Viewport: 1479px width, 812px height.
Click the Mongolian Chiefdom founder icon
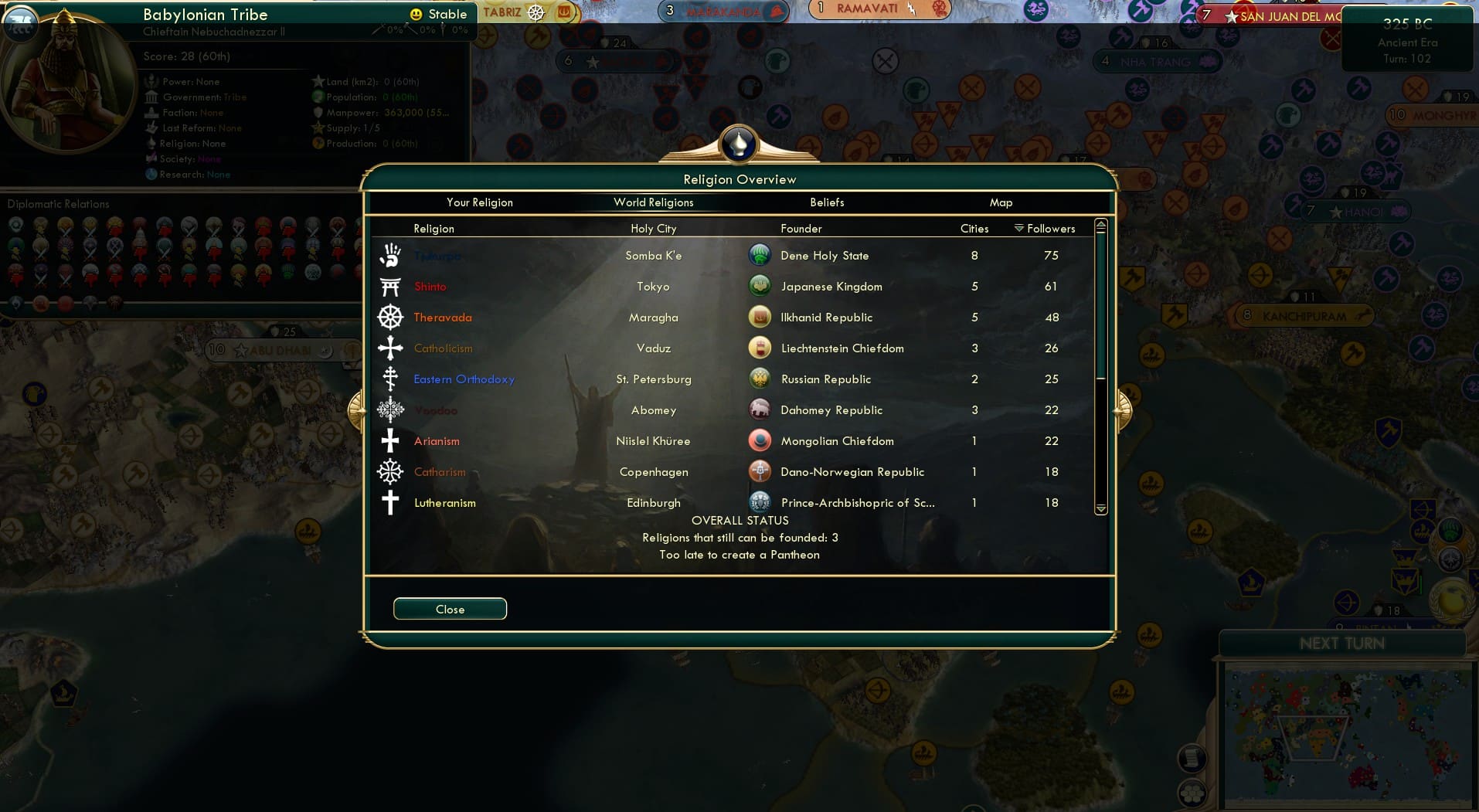tap(761, 440)
